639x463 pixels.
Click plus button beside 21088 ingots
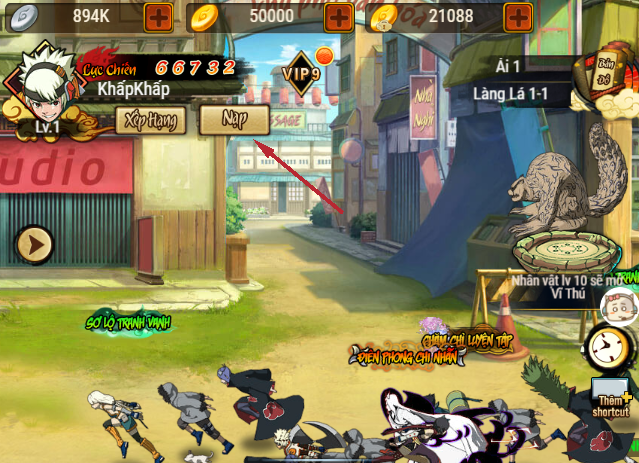(518, 15)
